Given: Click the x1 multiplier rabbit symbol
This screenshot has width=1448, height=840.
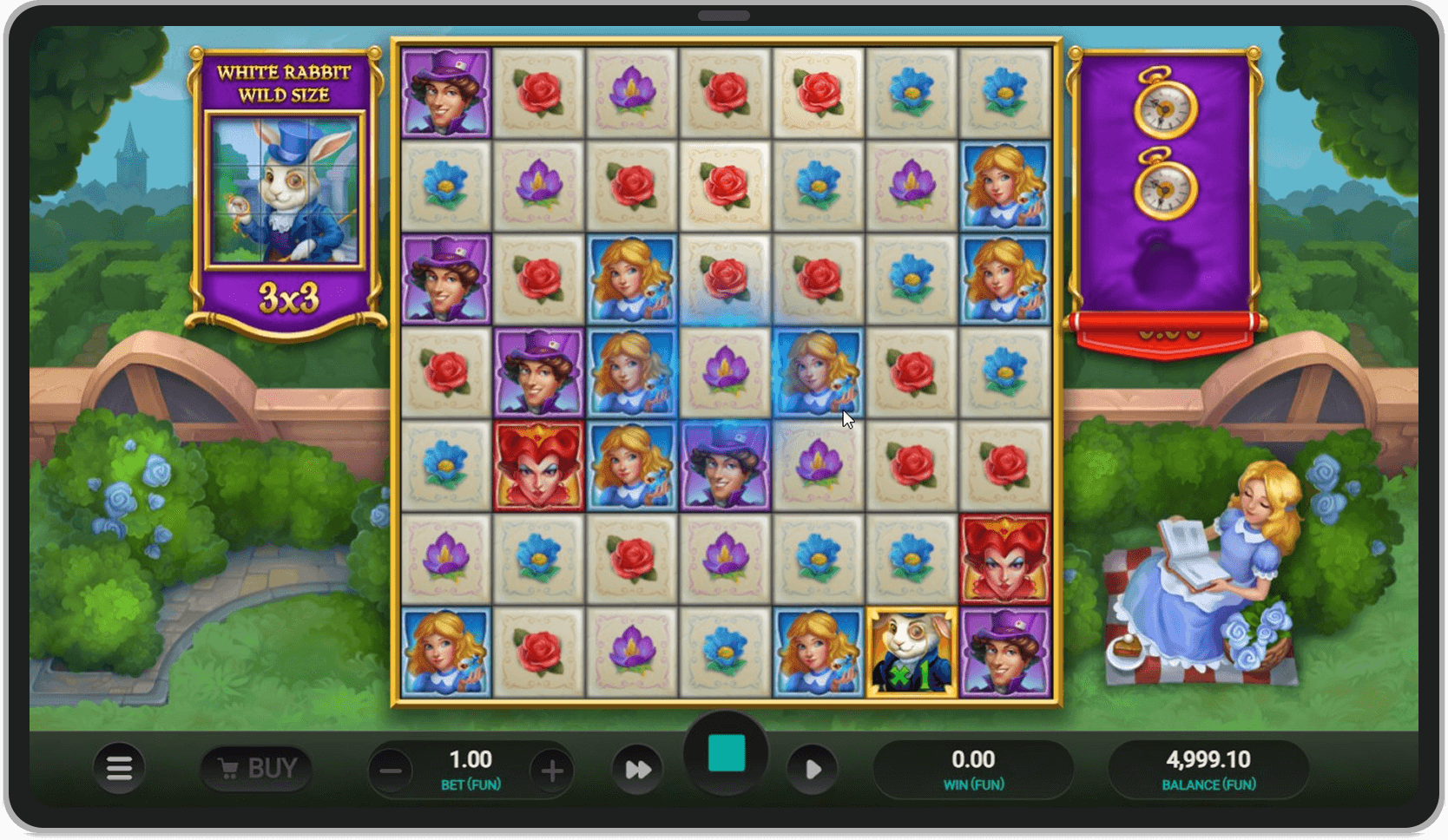Looking at the screenshot, I should [x=912, y=649].
